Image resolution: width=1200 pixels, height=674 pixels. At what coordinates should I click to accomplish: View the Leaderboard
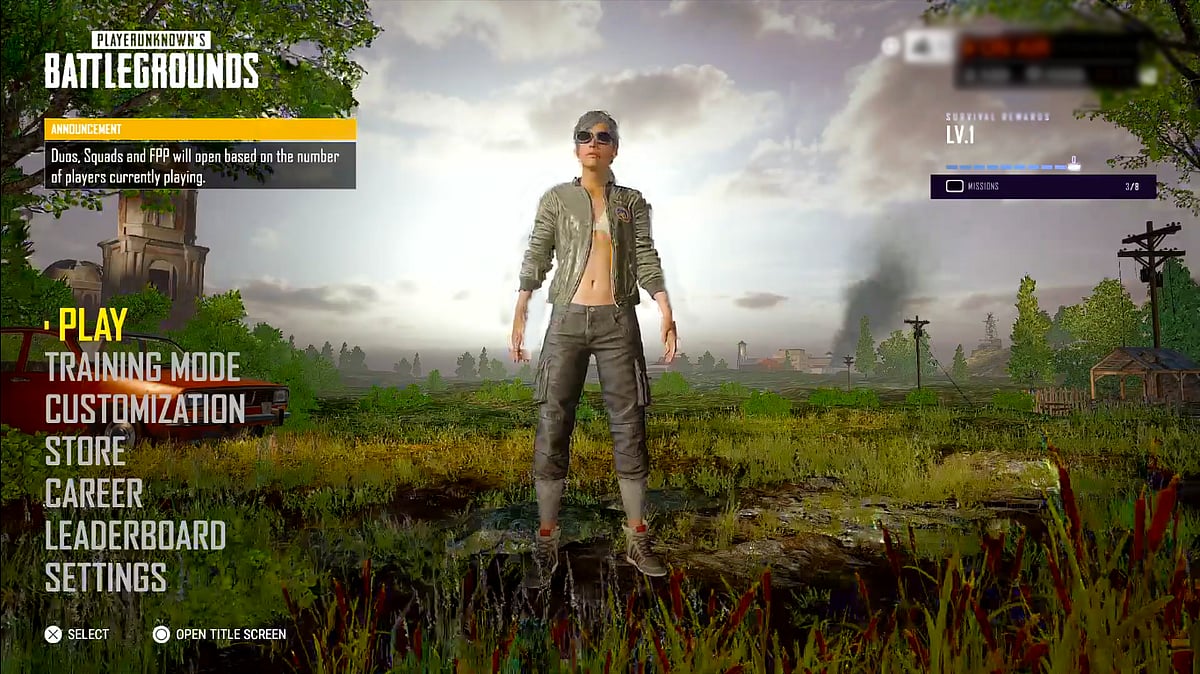(135, 535)
